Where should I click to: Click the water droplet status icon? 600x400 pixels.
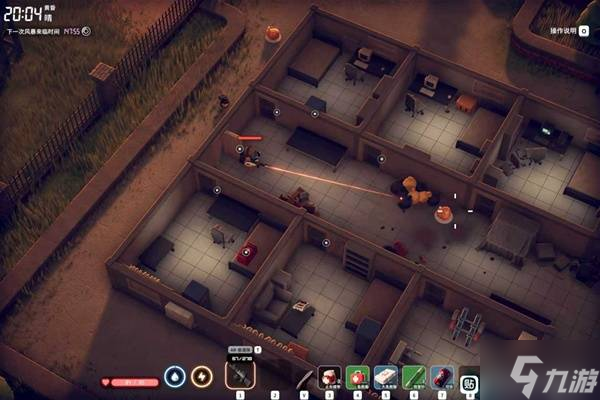click(x=176, y=377)
